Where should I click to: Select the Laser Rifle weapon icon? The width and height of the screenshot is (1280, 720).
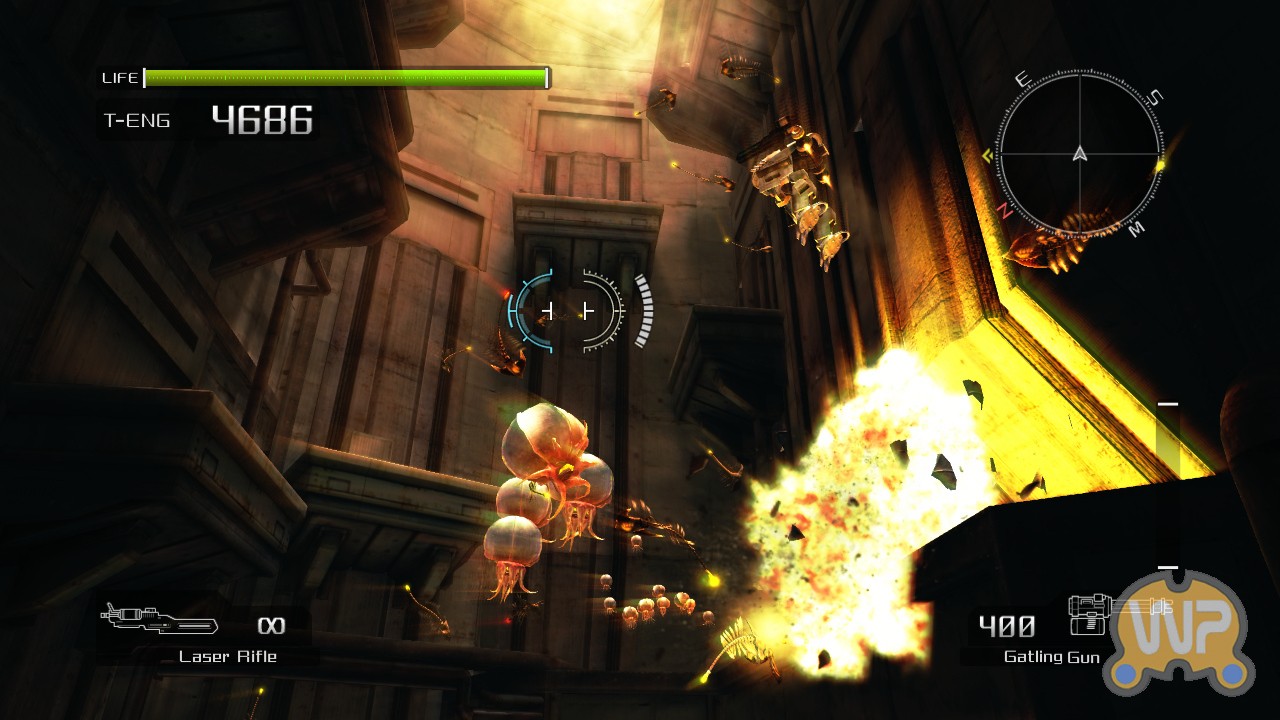160,618
